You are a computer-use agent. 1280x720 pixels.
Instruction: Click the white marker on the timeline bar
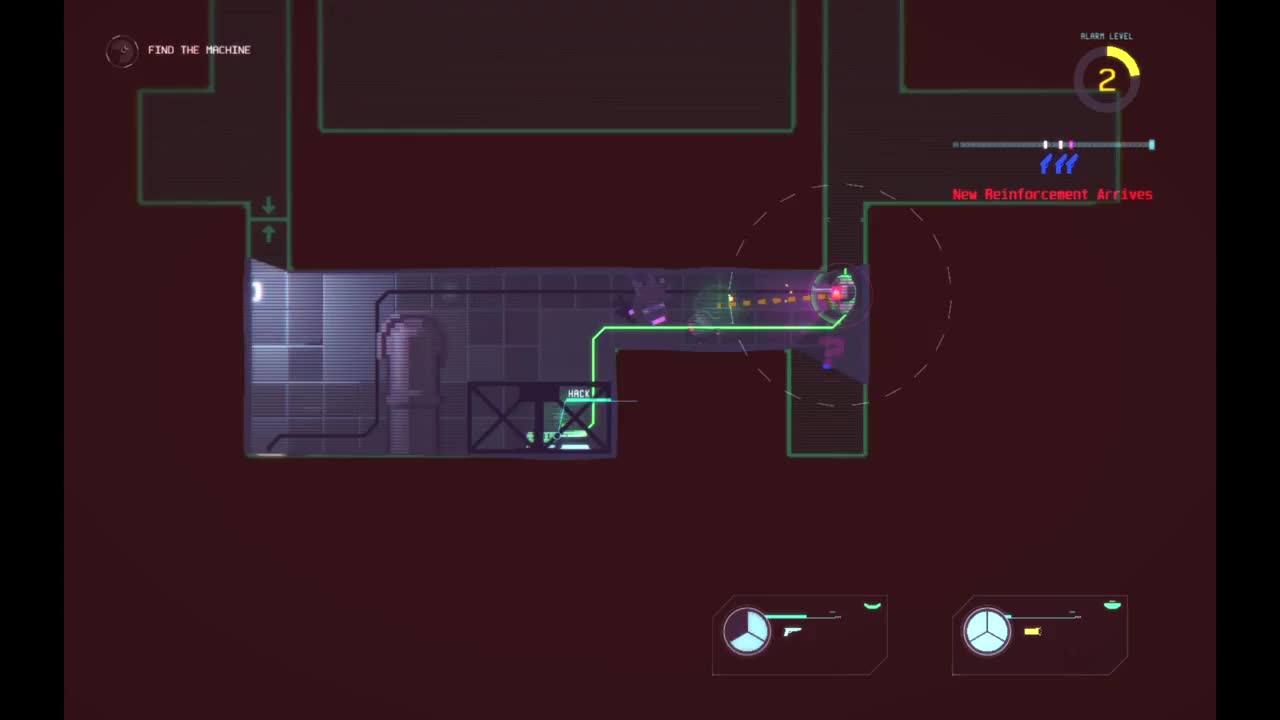click(1045, 144)
